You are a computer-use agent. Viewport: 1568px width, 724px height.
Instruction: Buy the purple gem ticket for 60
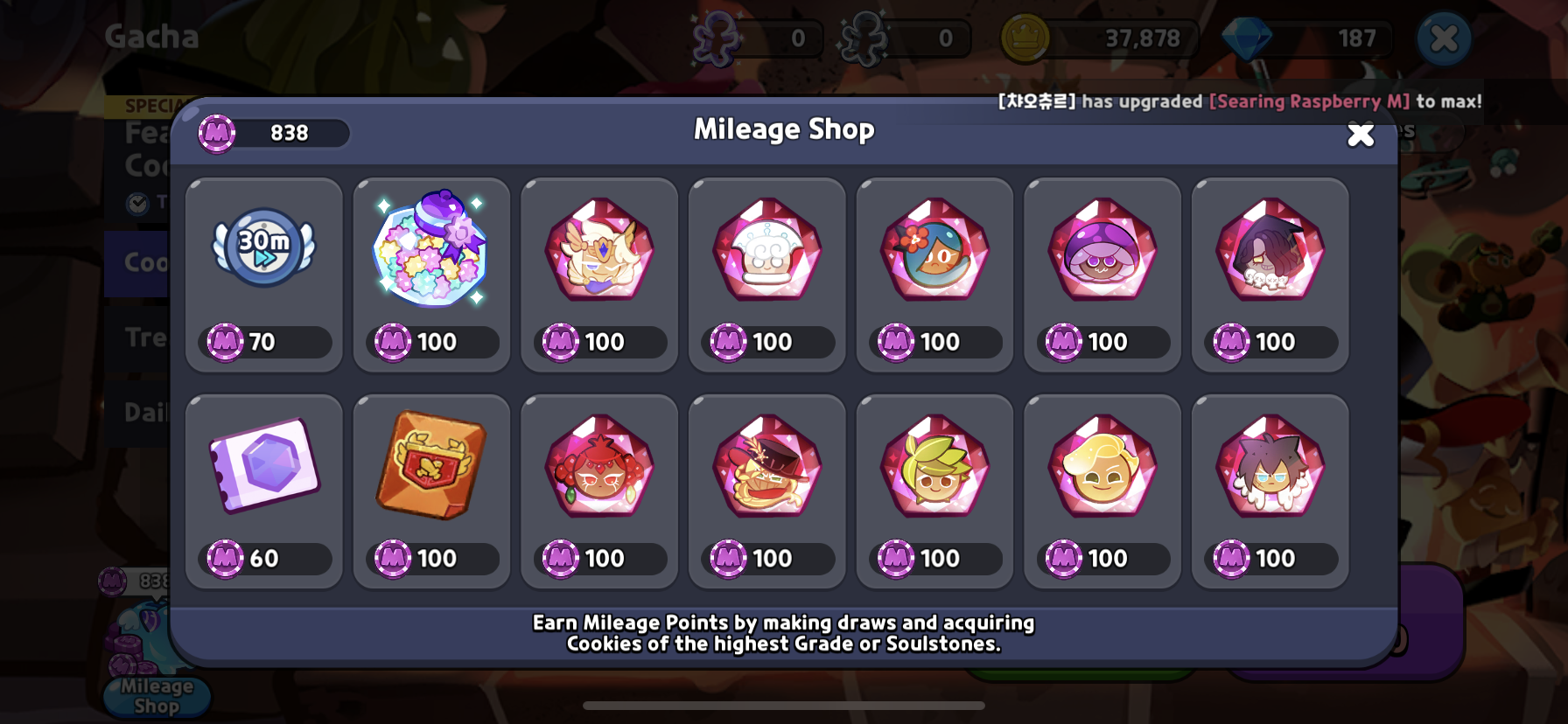(263, 491)
